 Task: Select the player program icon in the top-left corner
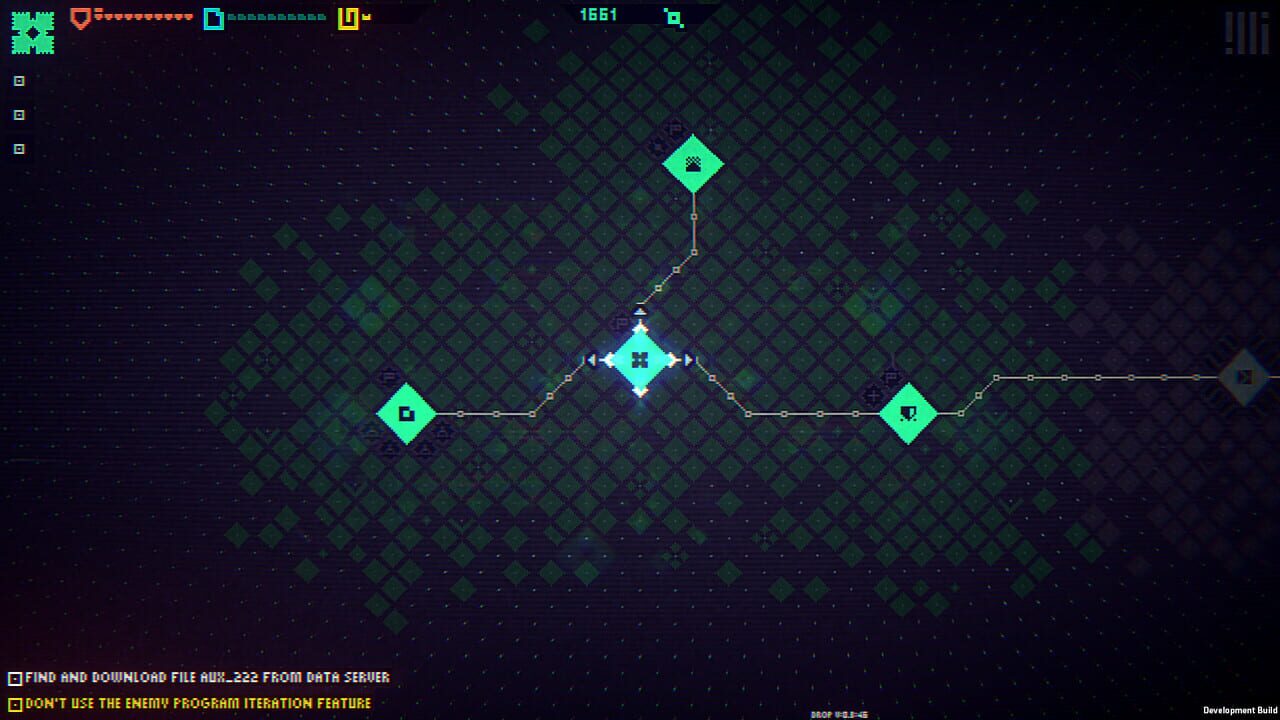33,31
